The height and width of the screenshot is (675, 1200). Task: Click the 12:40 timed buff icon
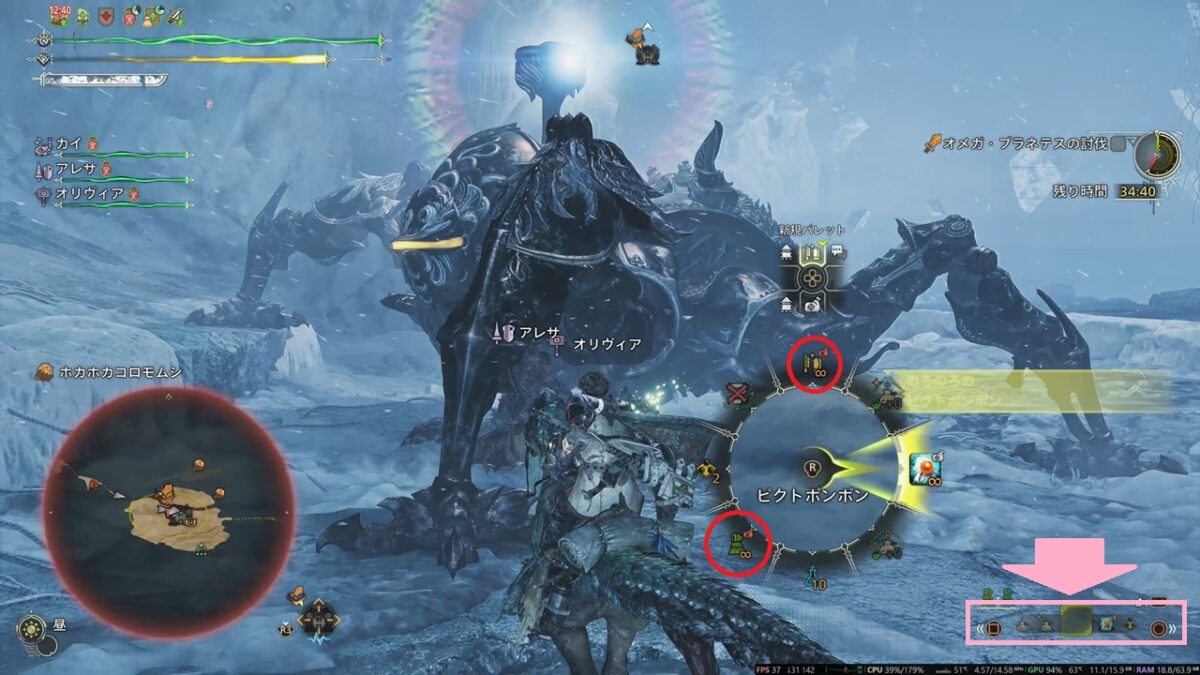pos(59,16)
